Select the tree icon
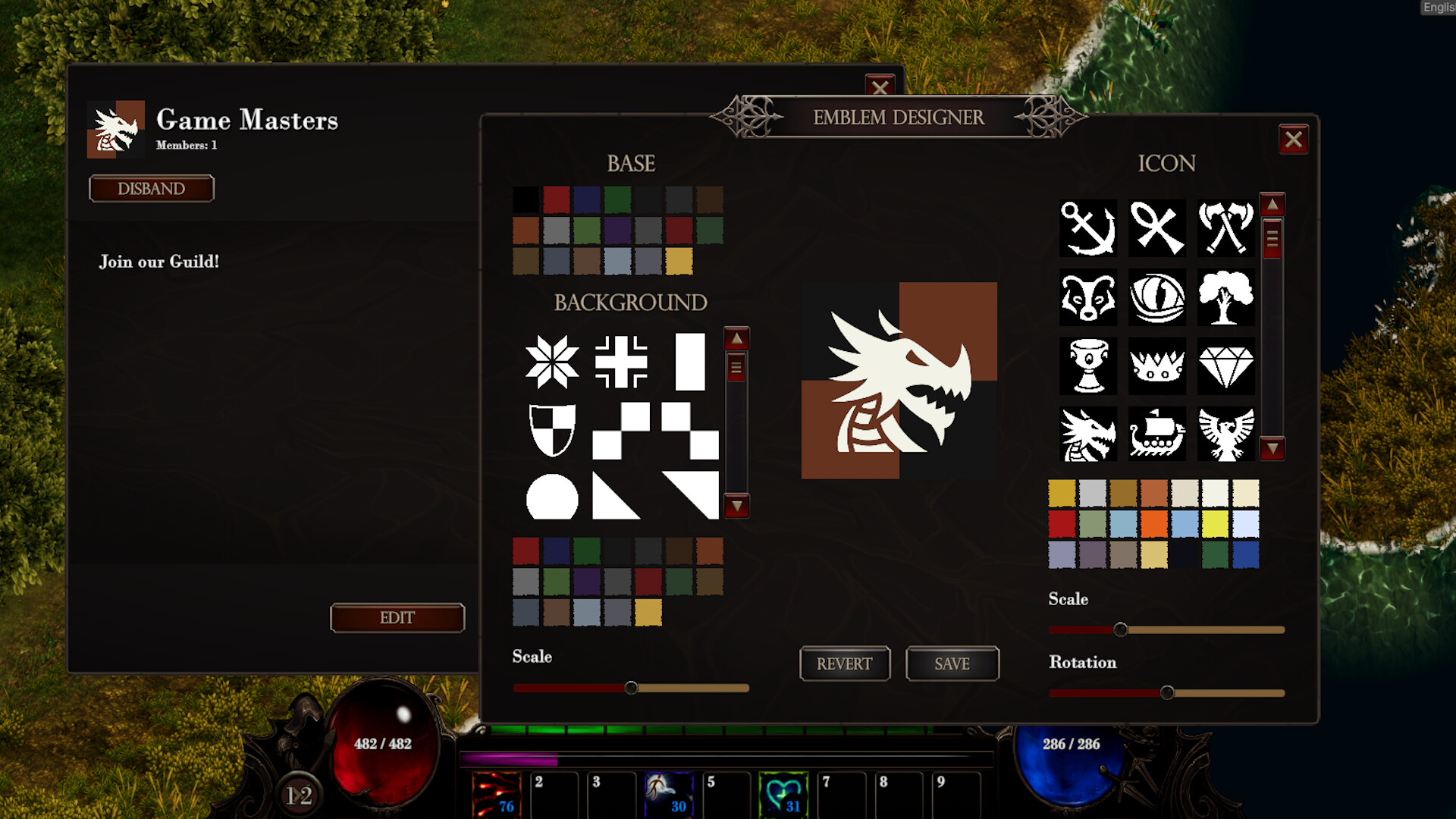Image resolution: width=1456 pixels, height=819 pixels. coord(1225,298)
